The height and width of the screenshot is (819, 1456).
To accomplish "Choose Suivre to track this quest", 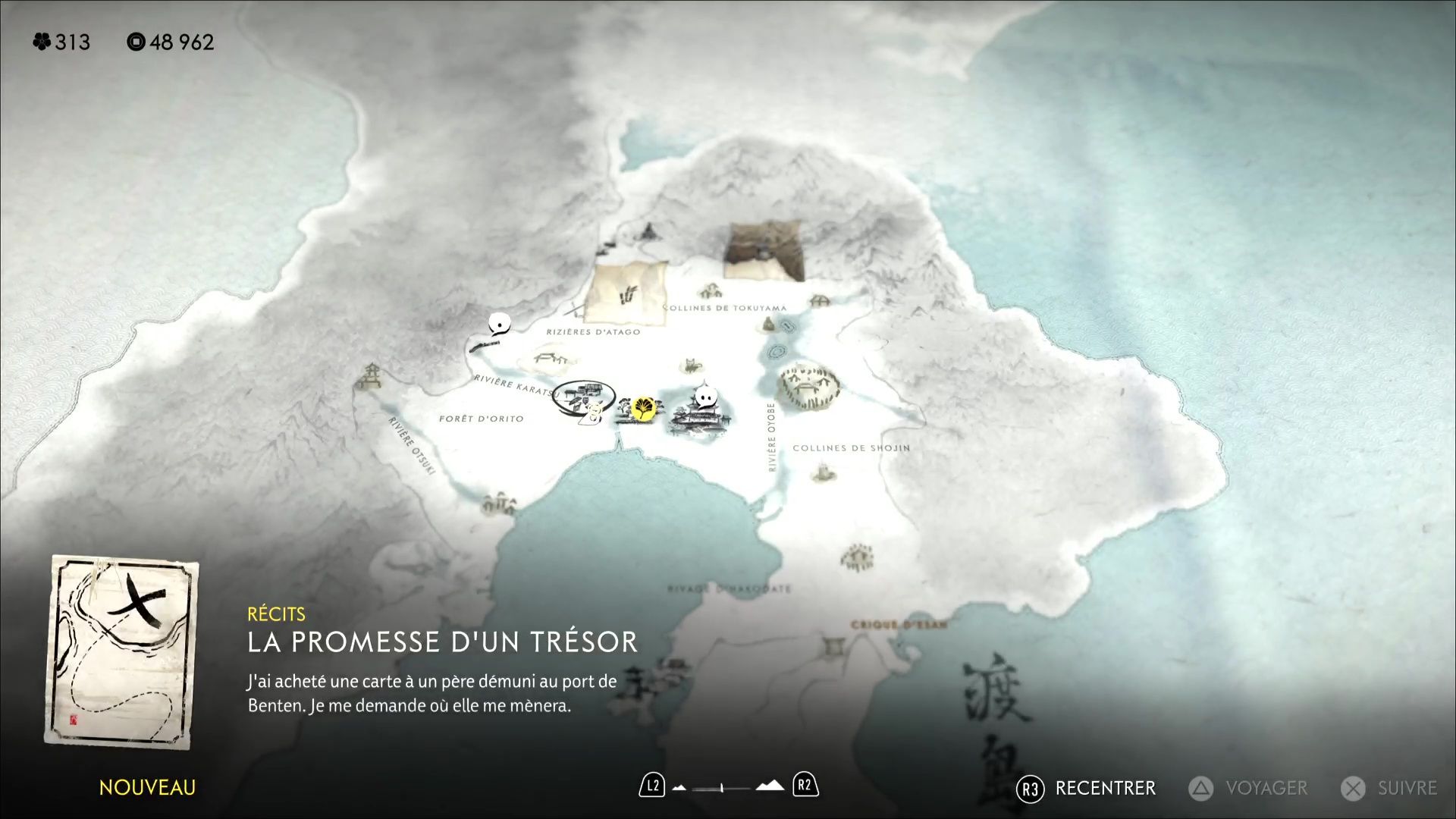I will (1389, 789).
